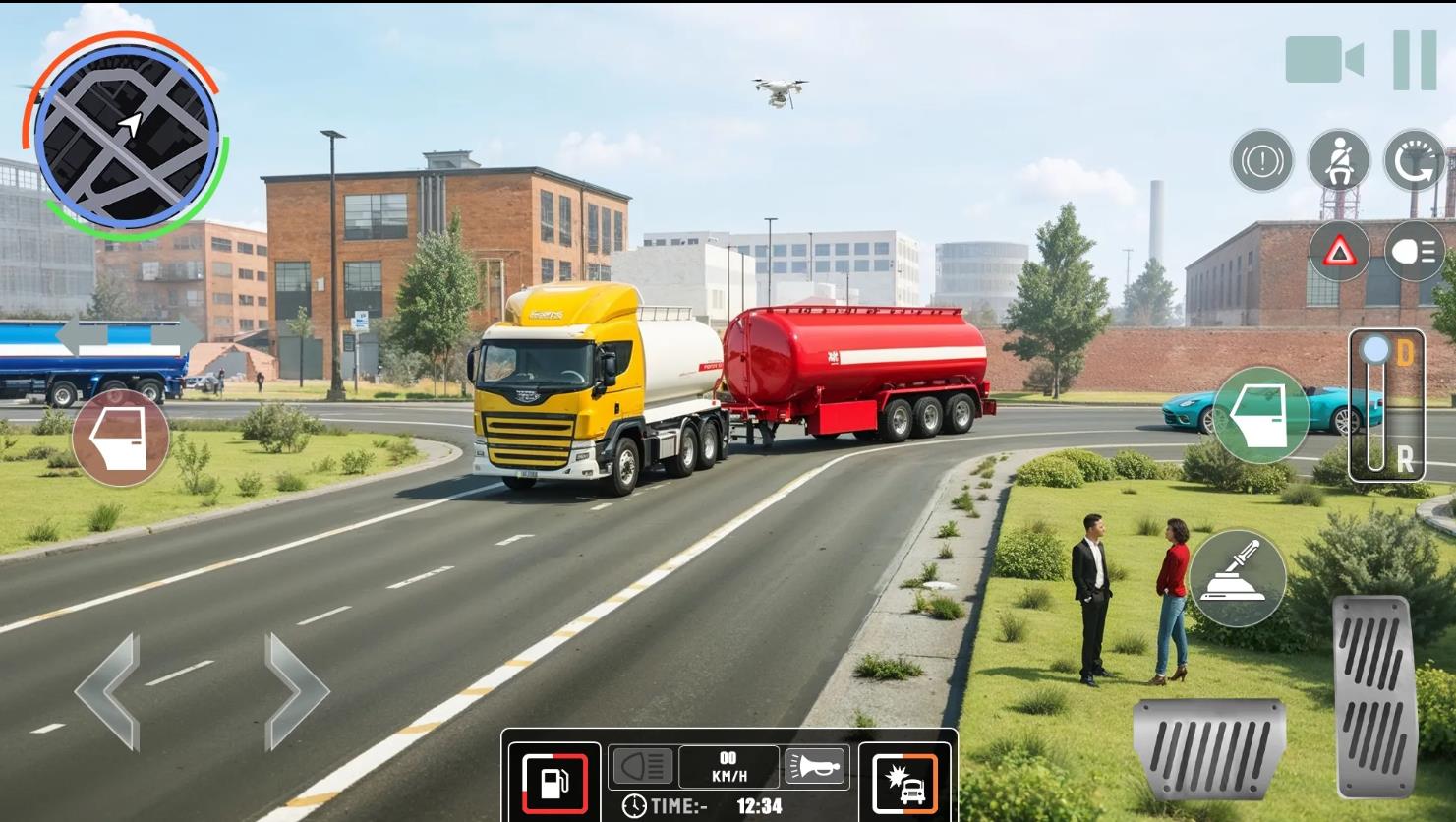Tap the circular arrow reset icon
The image size is (1456, 822).
pos(1415,160)
